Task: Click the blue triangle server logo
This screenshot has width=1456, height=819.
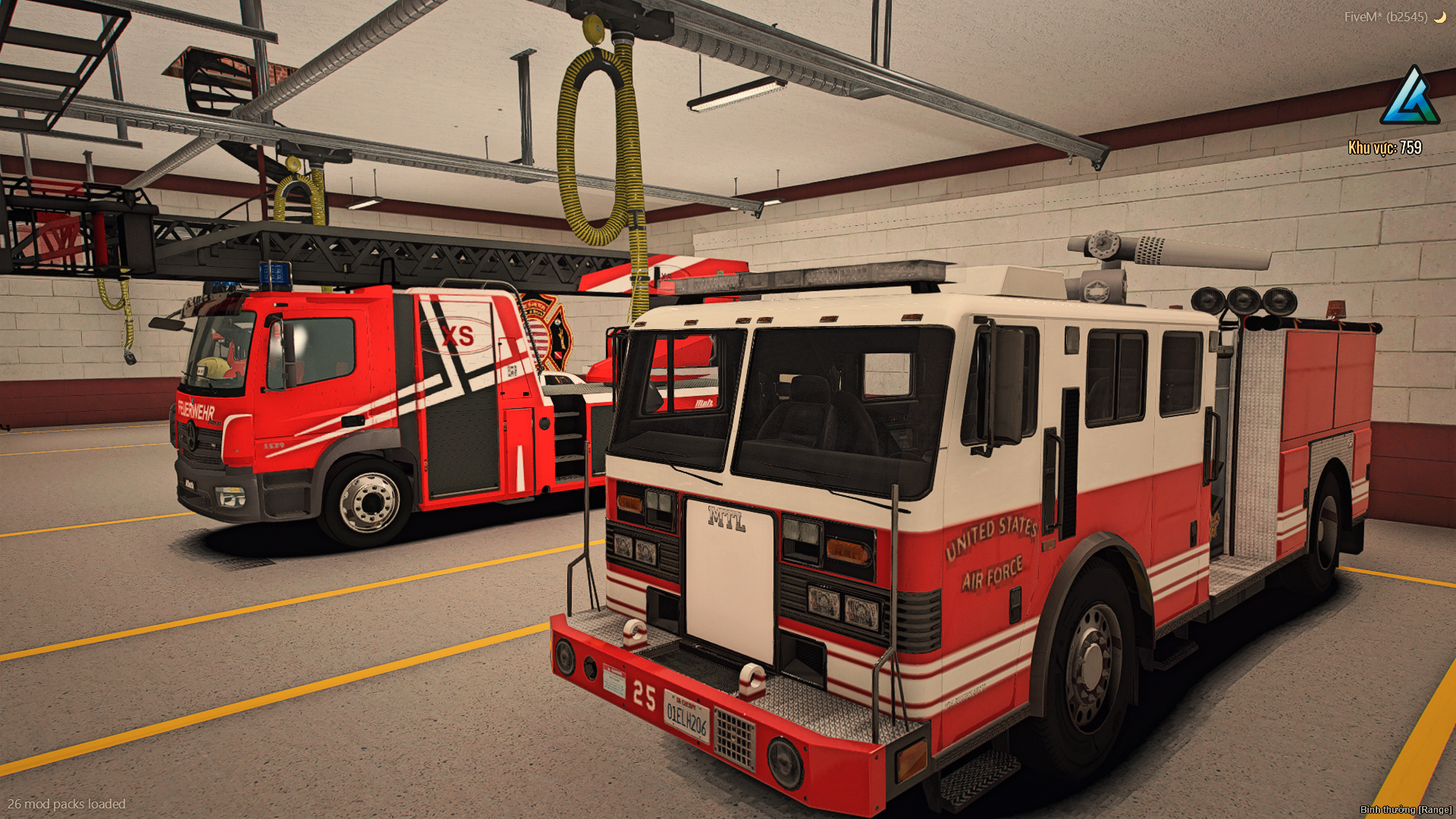Action: pyautogui.click(x=1410, y=97)
